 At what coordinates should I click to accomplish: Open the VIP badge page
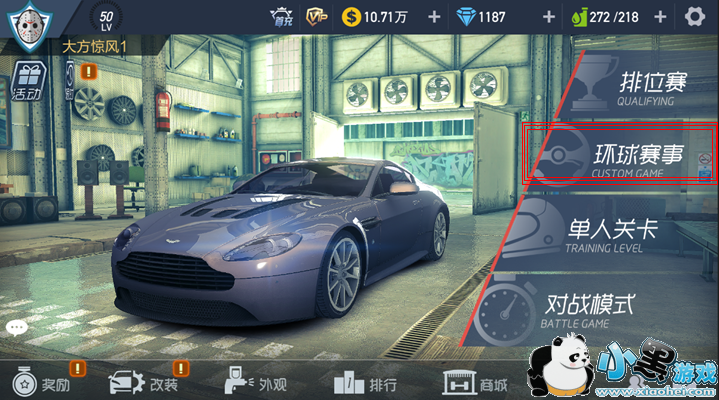click(x=317, y=16)
